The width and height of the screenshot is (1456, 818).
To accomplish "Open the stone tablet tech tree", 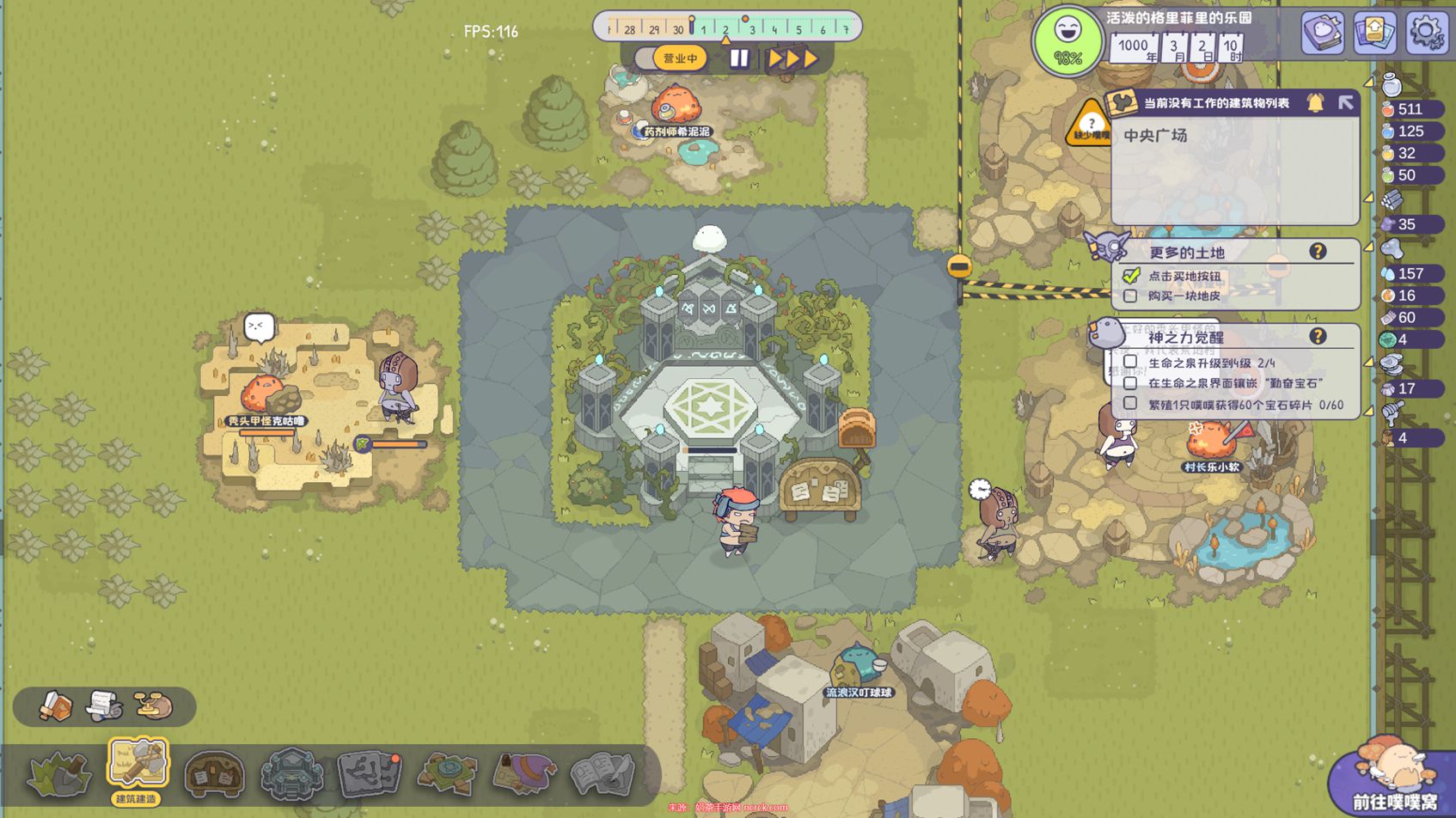I will coord(370,772).
